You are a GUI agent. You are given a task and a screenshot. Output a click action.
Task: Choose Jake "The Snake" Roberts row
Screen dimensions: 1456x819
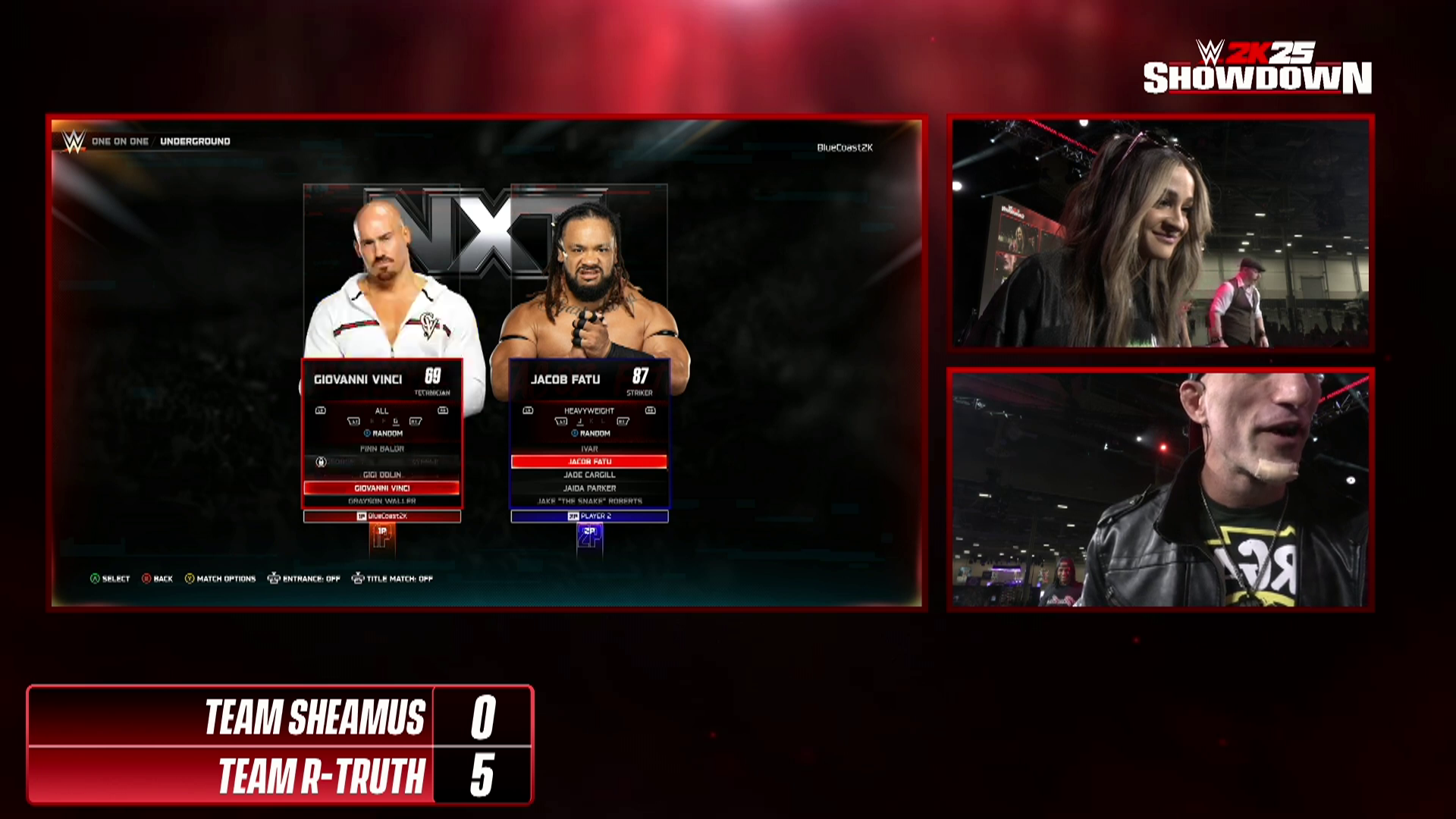(x=589, y=501)
